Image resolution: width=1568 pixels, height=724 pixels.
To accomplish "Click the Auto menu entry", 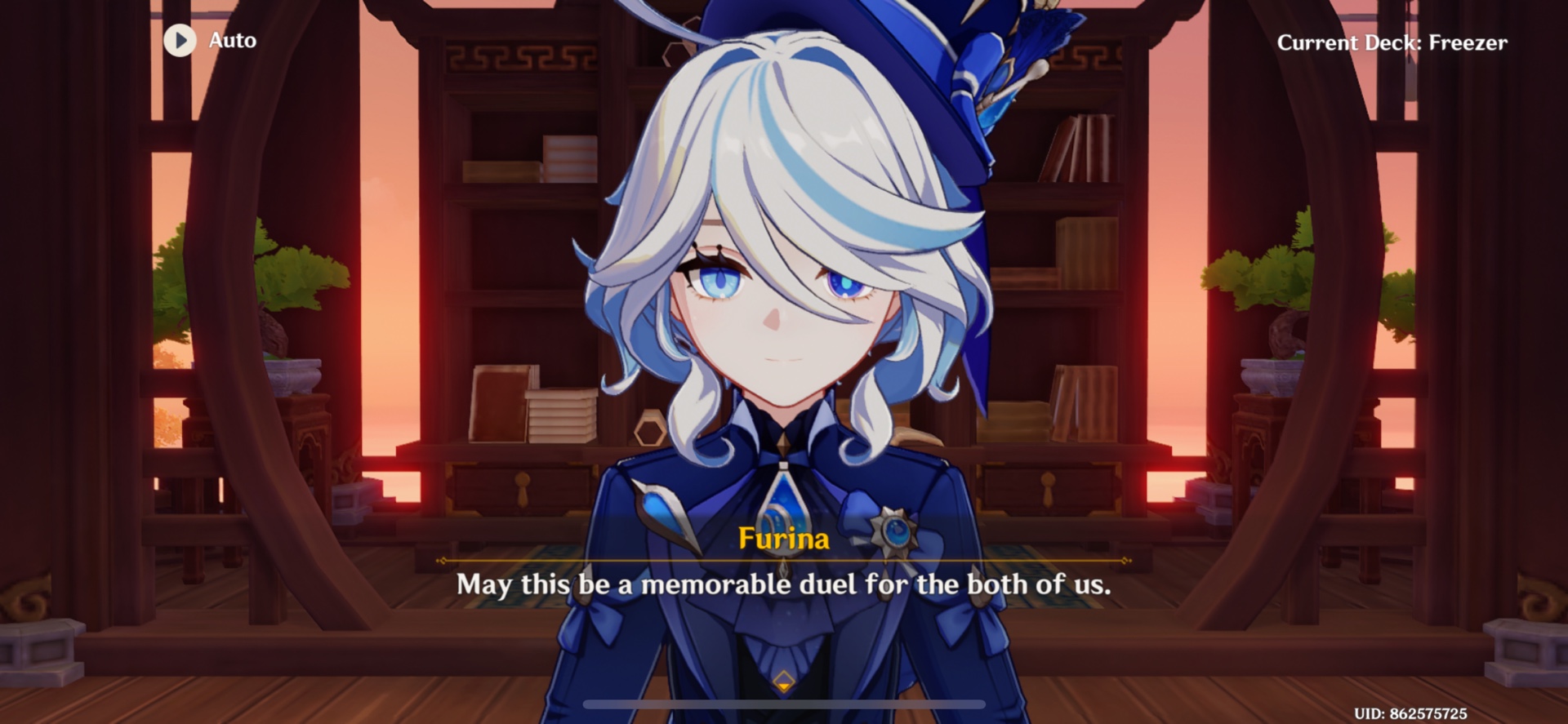I will pyautogui.click(x=231, y=41).
